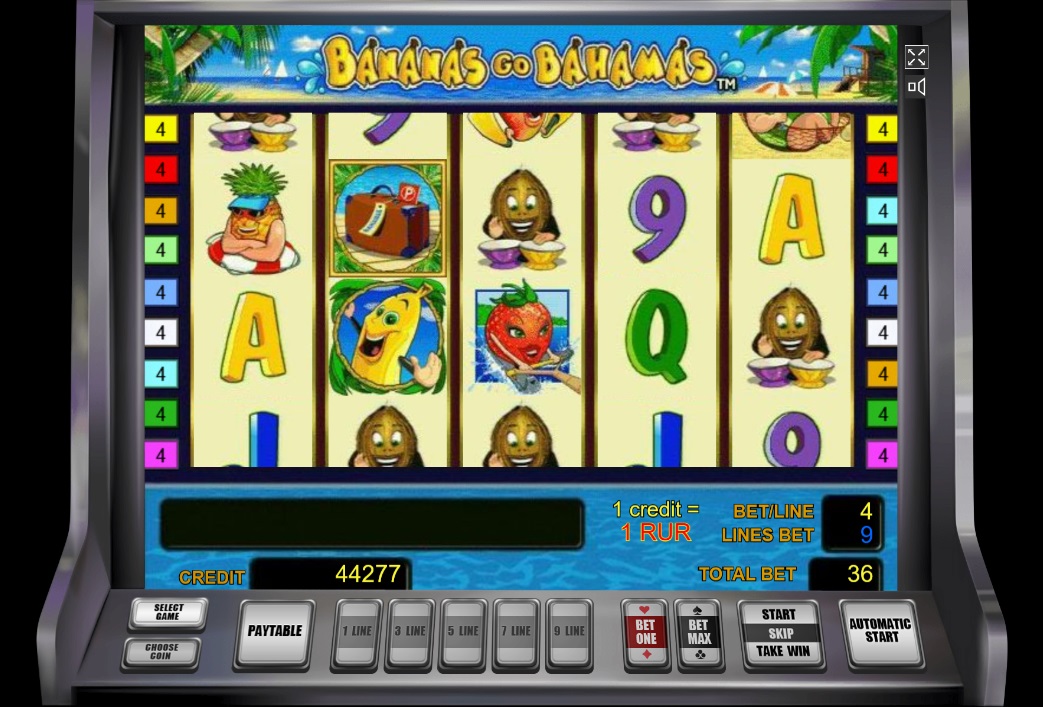Screen dimensions: 1043x707
Task: Activate the 5 Line button
Action: pyautogui.click(x=463, y=633)
